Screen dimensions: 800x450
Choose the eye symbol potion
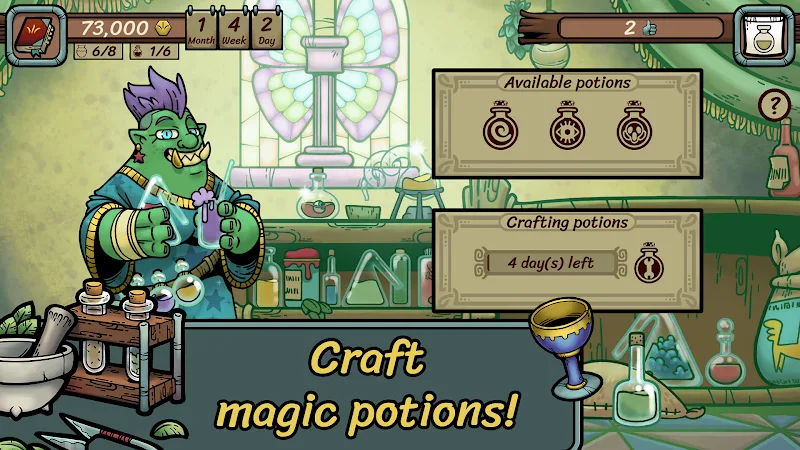click(x=566, y=128)
